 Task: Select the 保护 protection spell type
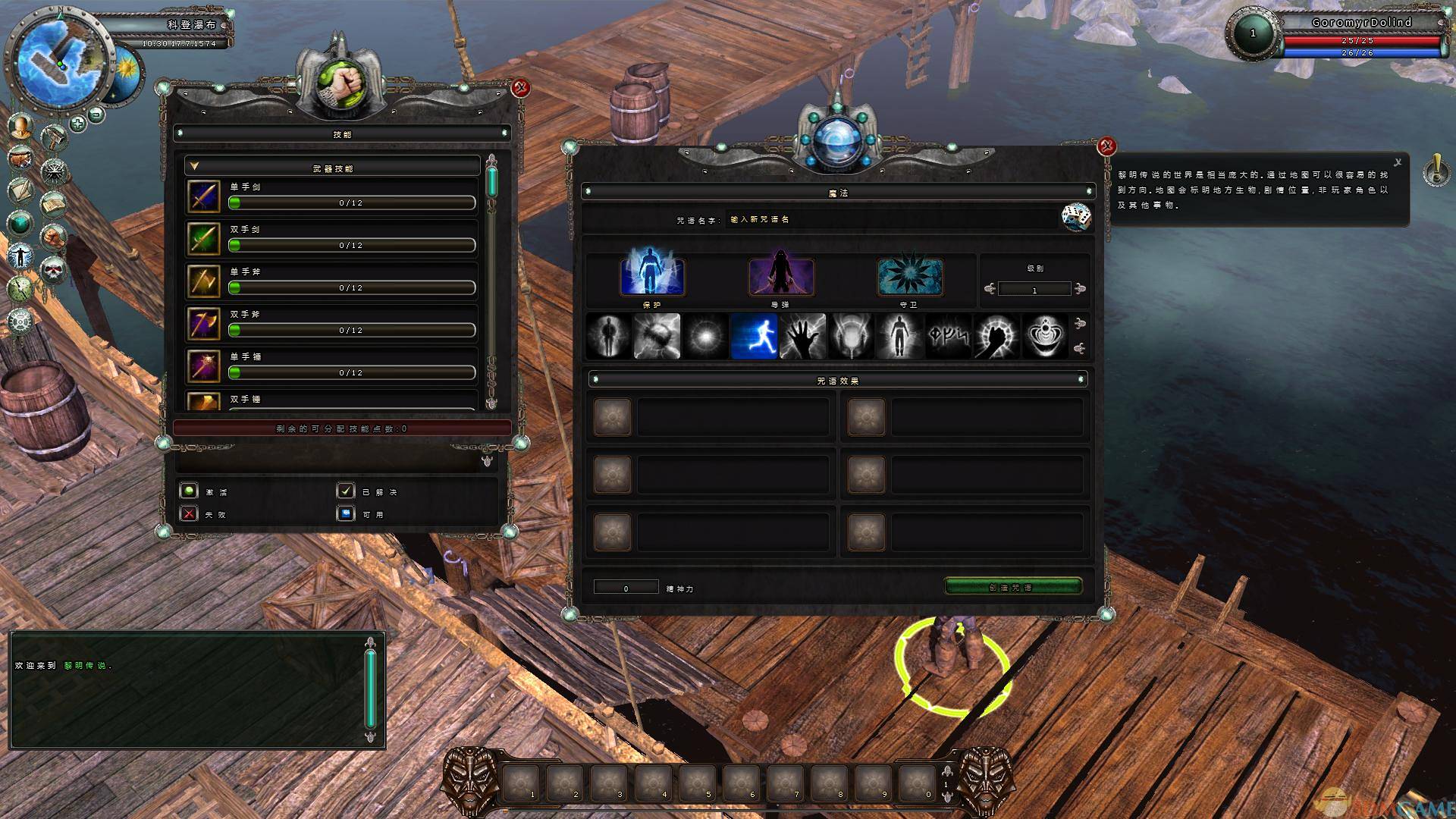tap(652, 277)
